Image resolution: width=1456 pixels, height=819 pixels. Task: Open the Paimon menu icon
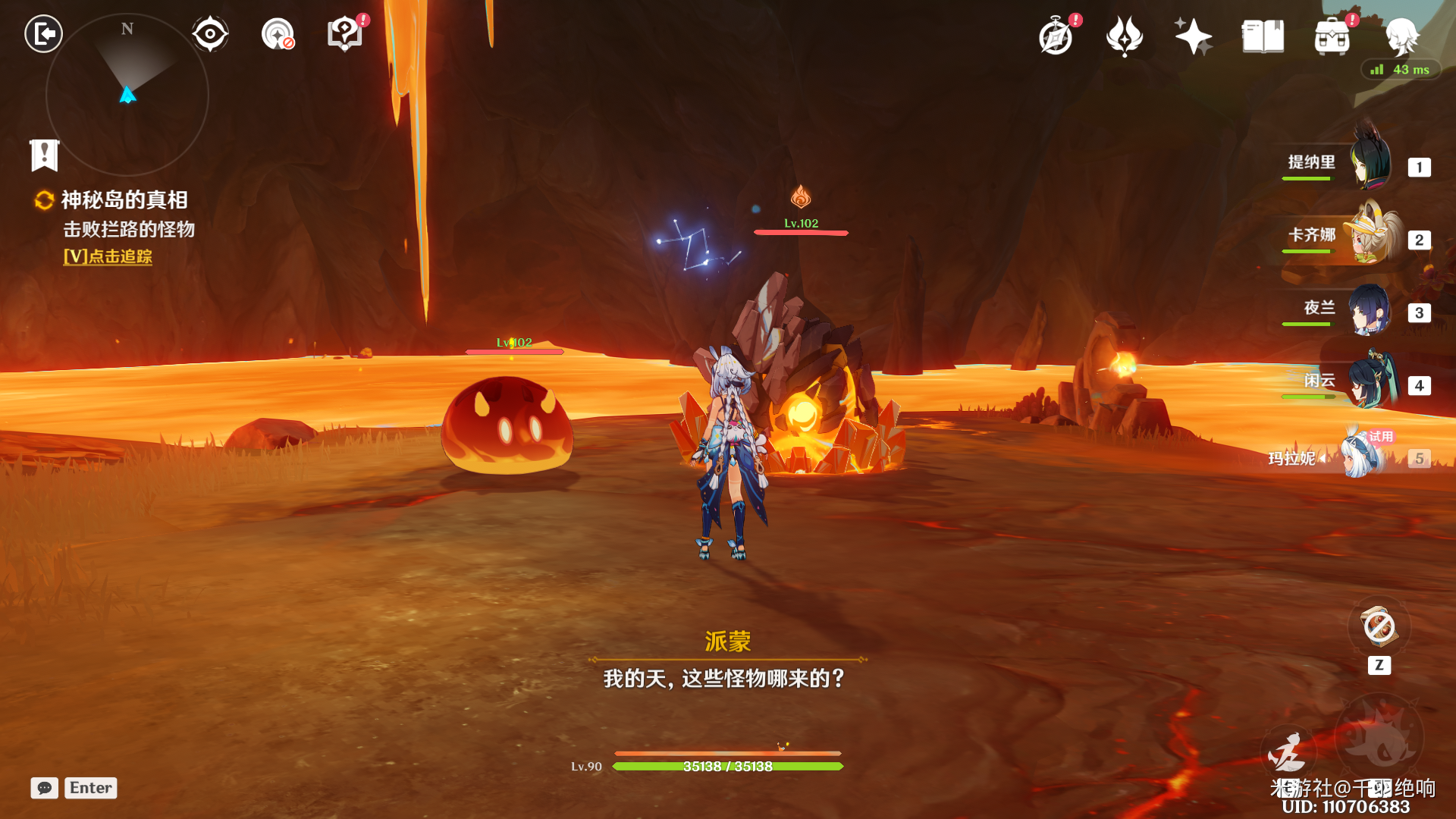tap(1401, 36)
